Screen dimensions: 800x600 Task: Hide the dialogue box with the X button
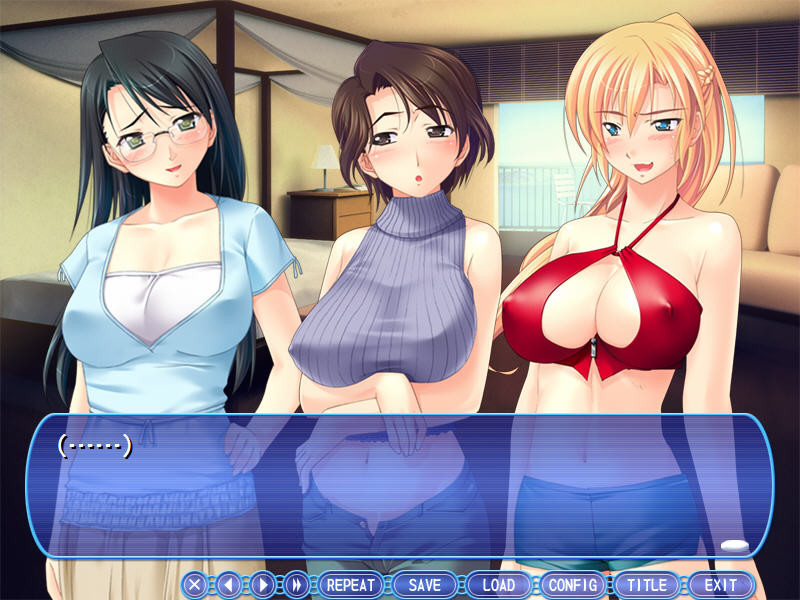pos(196,585)
